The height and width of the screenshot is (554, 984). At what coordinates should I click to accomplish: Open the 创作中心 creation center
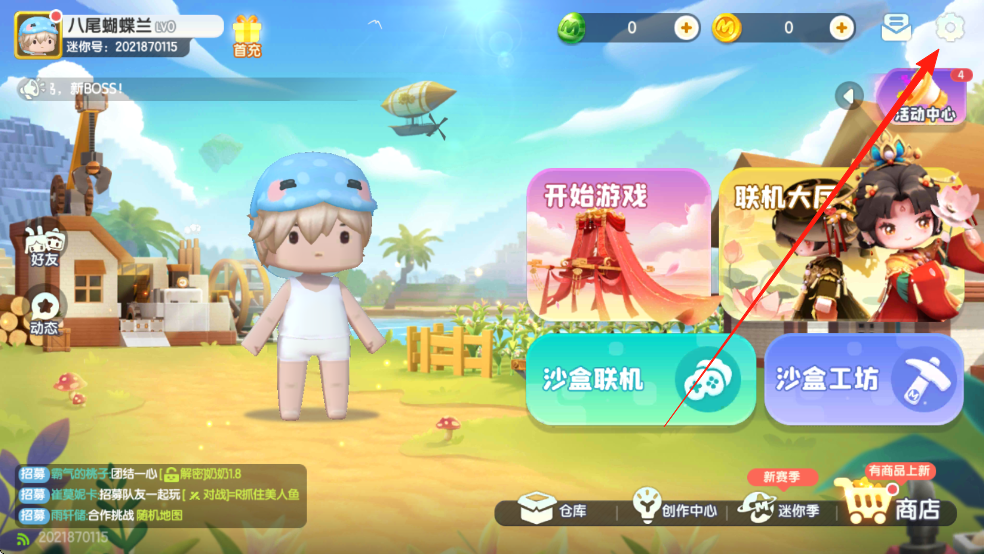click(676, 509)
